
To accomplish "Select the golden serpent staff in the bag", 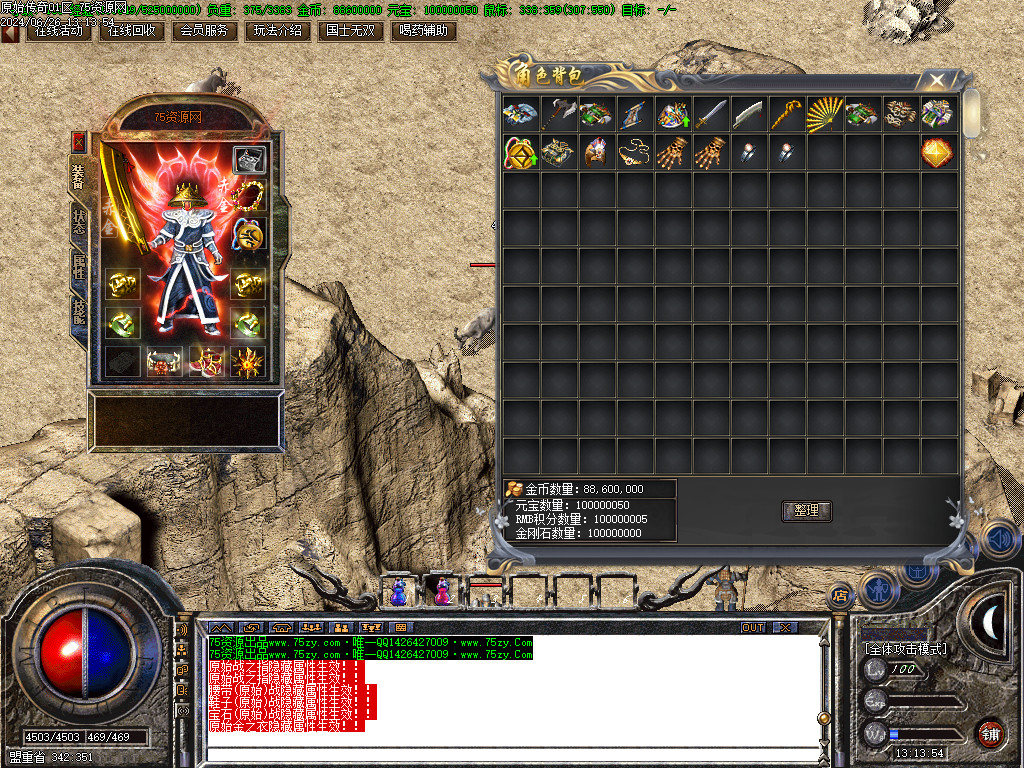I will click(x=786, y=114).
